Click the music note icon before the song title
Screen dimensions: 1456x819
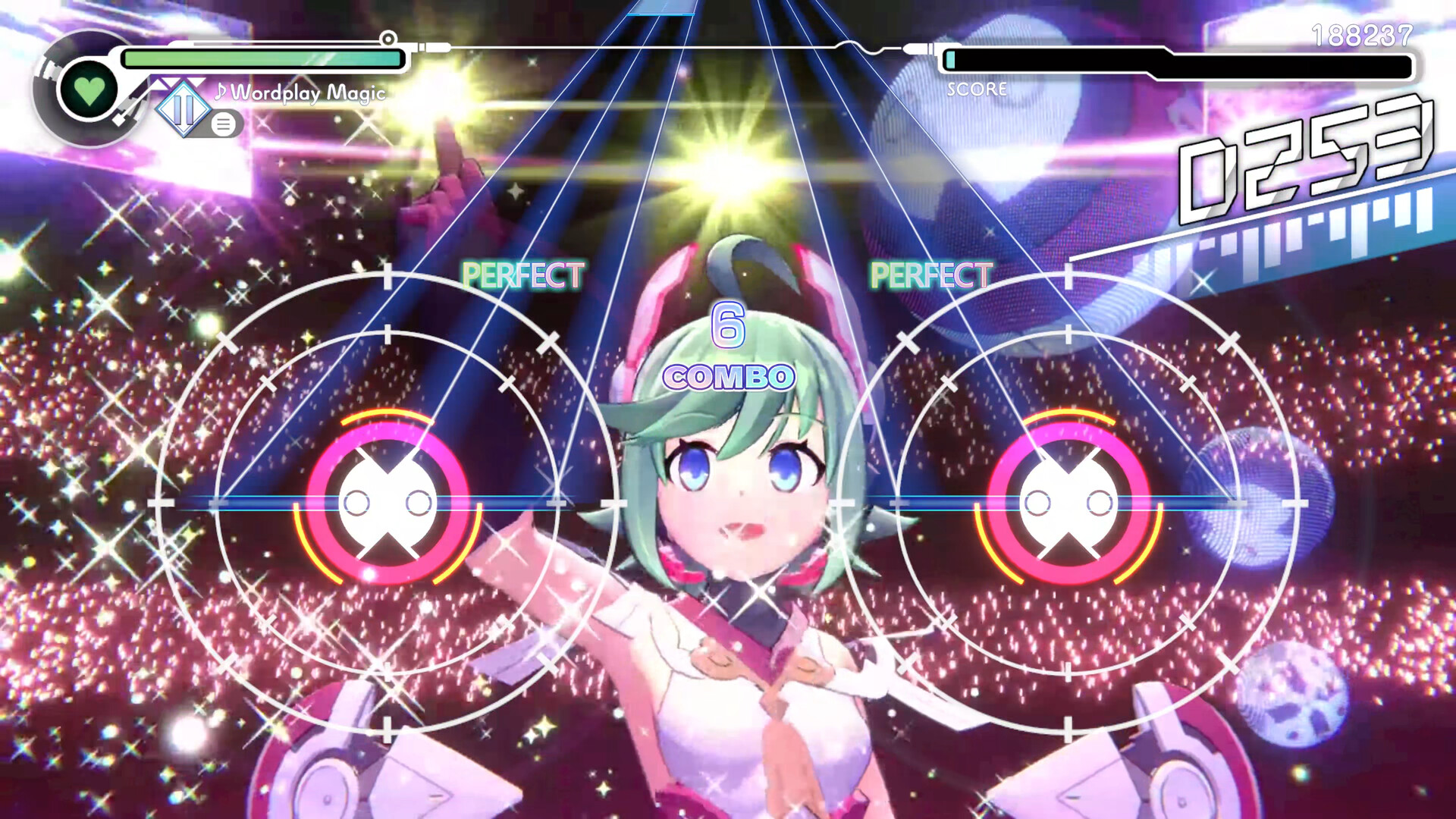220,93
